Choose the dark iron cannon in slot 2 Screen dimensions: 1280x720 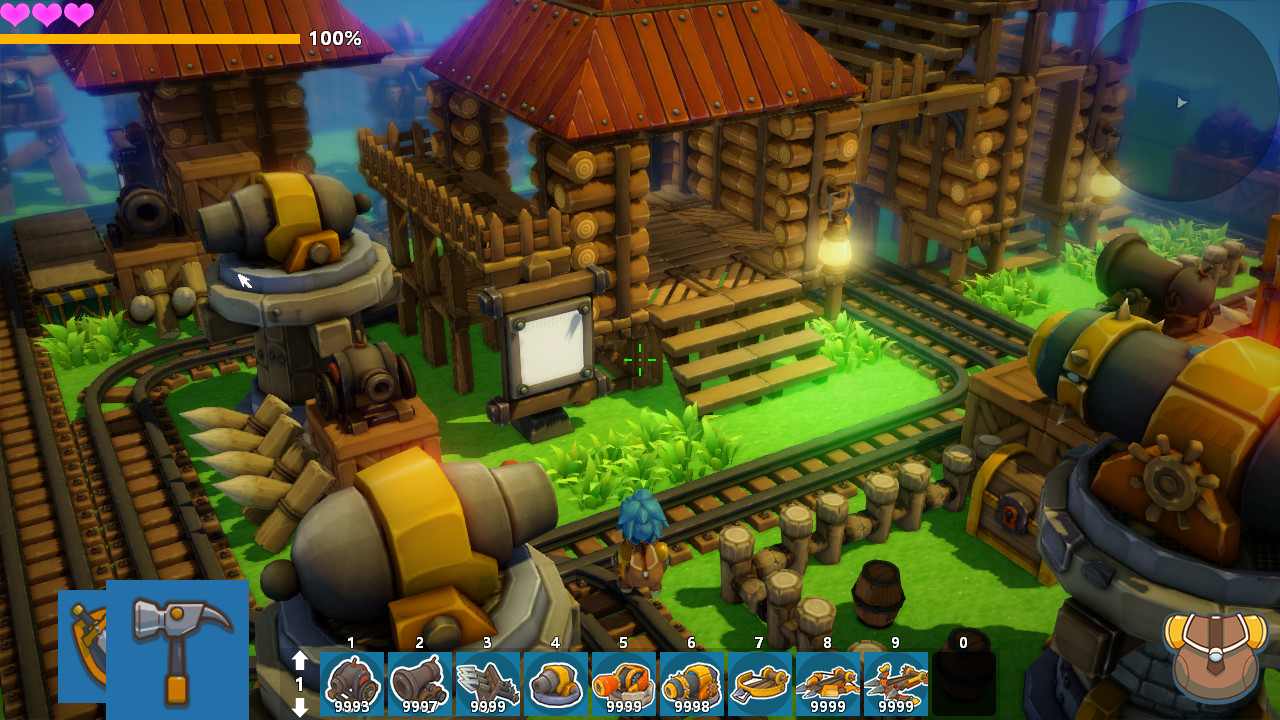(420, 684)
